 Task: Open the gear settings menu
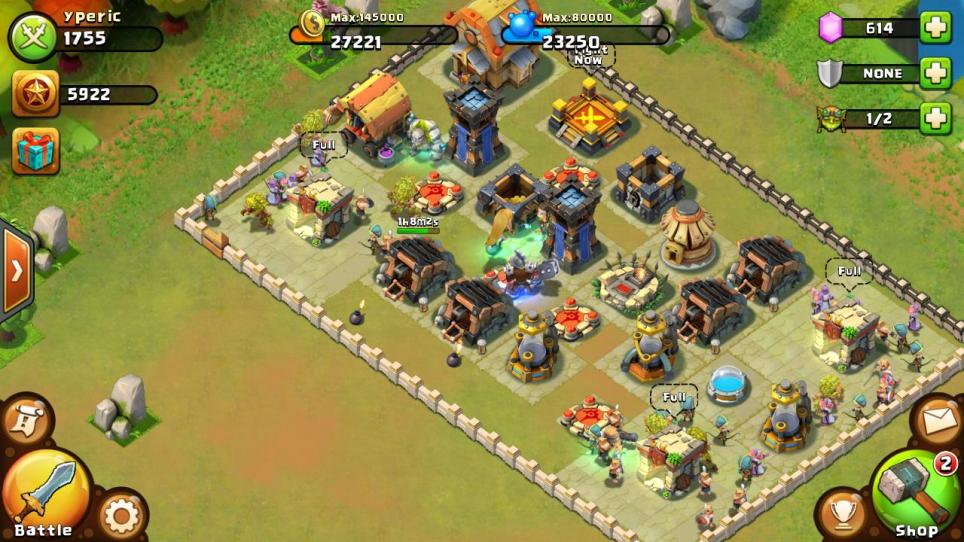tap(122, 516)
